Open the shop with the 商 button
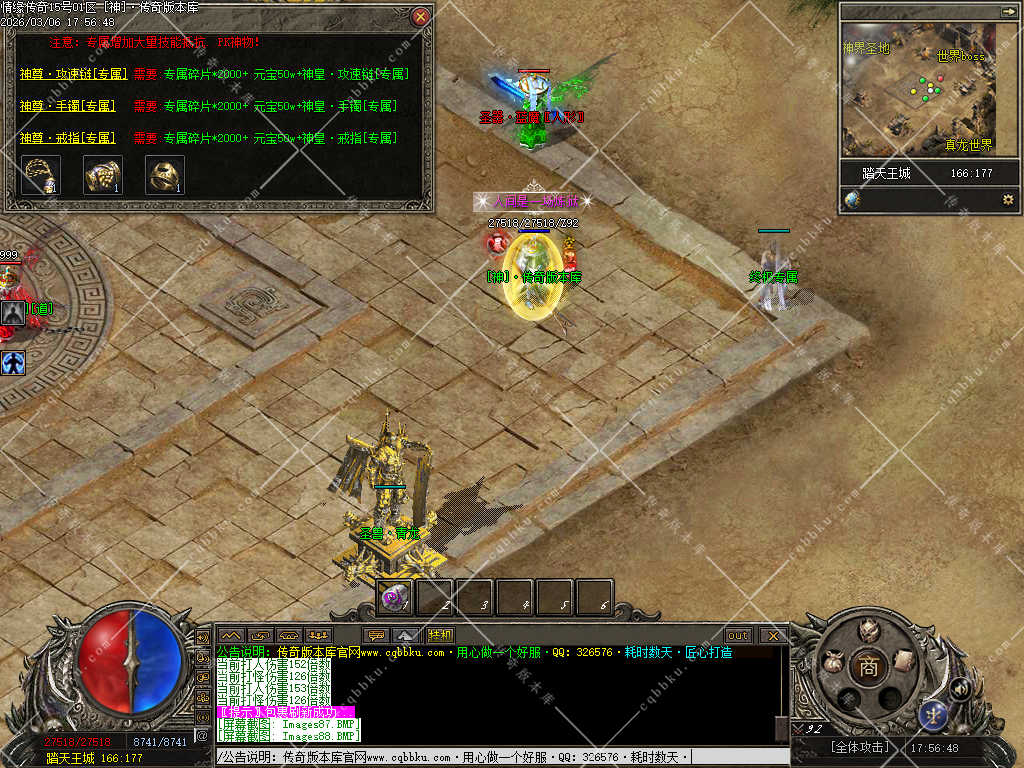Viewport: 1024px width, 768px height. click(868, 669)
